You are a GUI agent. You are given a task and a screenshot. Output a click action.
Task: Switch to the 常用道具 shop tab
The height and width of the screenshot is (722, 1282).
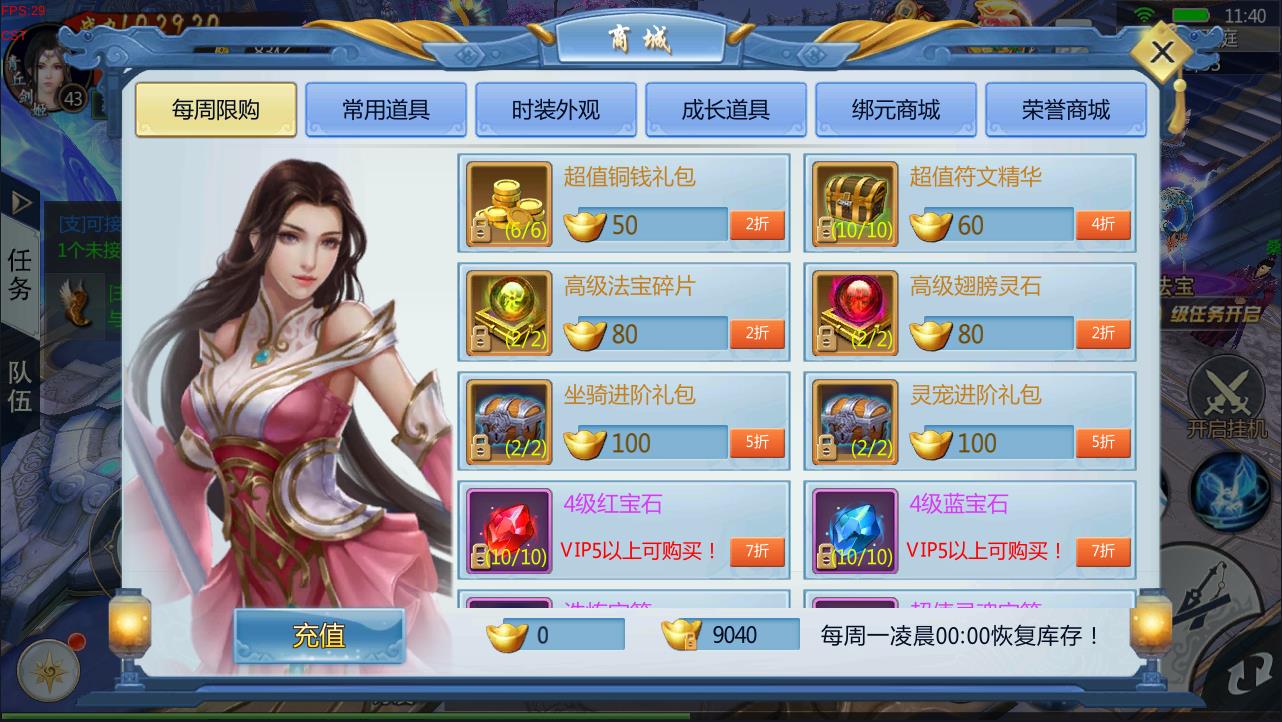[x=385, y=111]
